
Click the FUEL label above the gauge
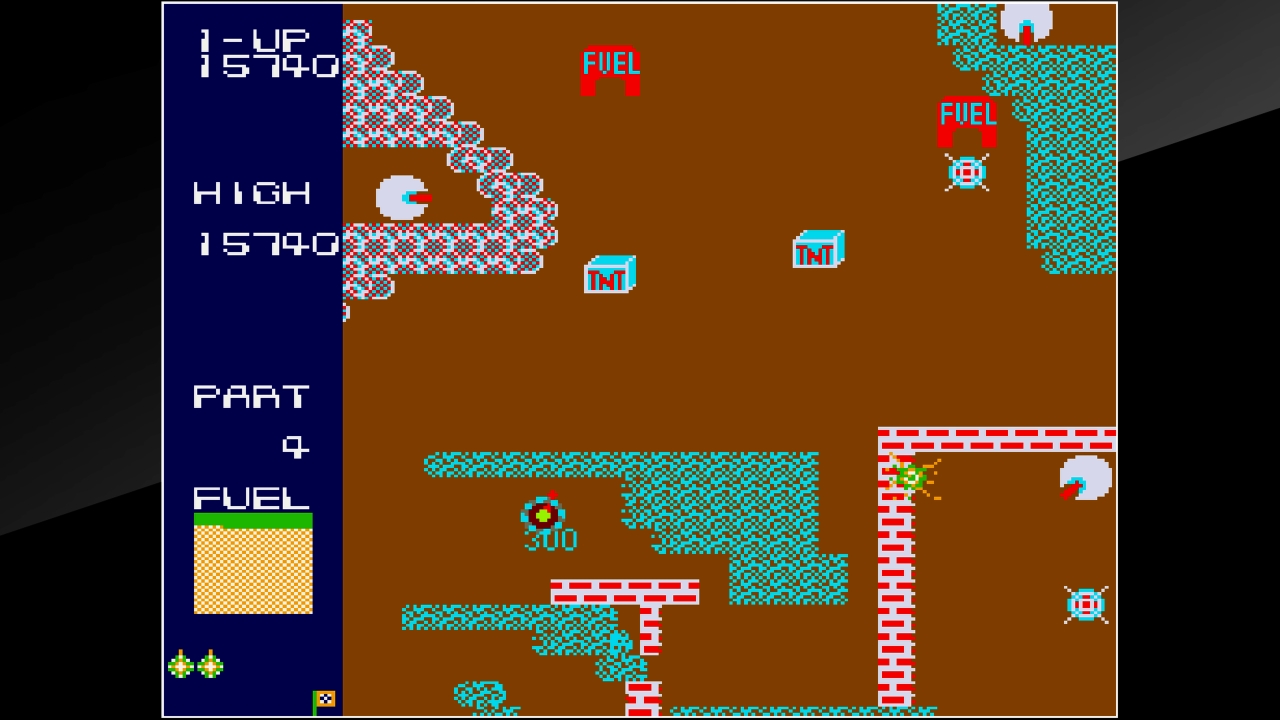[x=251, y=496]
